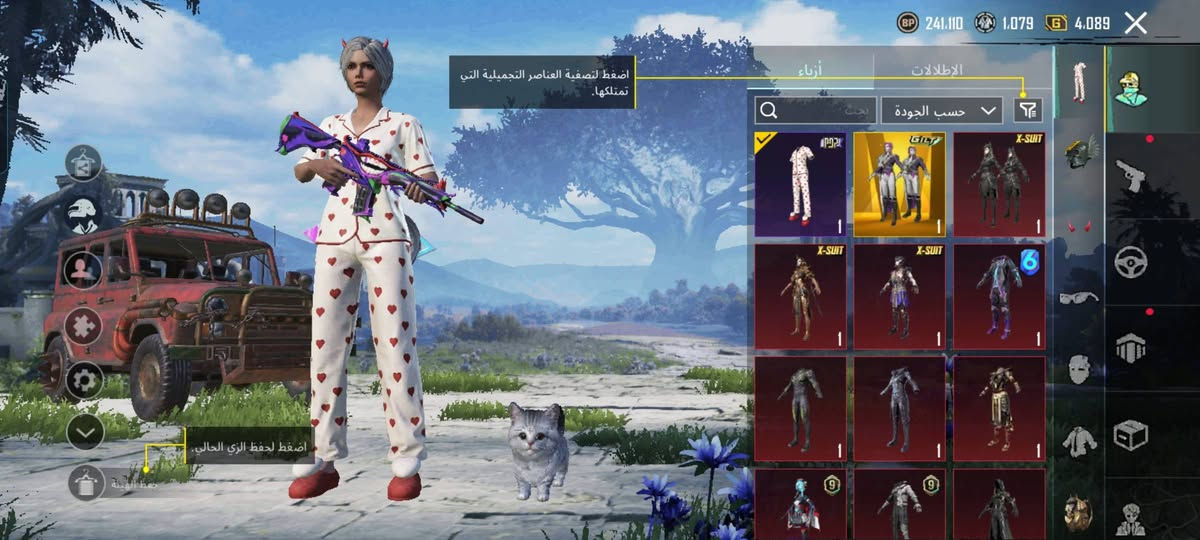
Task: Select the face mask category
Action: [x=1078, y=368]
